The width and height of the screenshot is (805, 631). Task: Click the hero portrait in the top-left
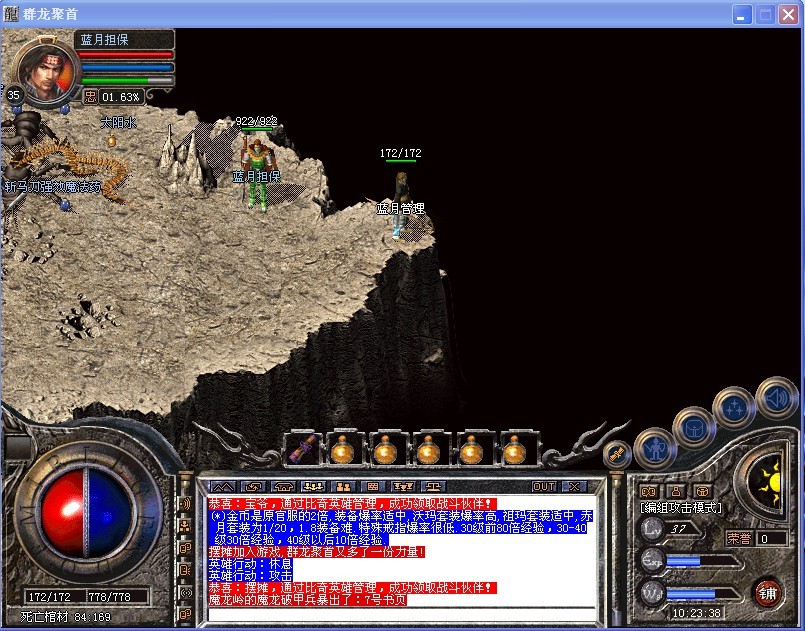point(44,66)
